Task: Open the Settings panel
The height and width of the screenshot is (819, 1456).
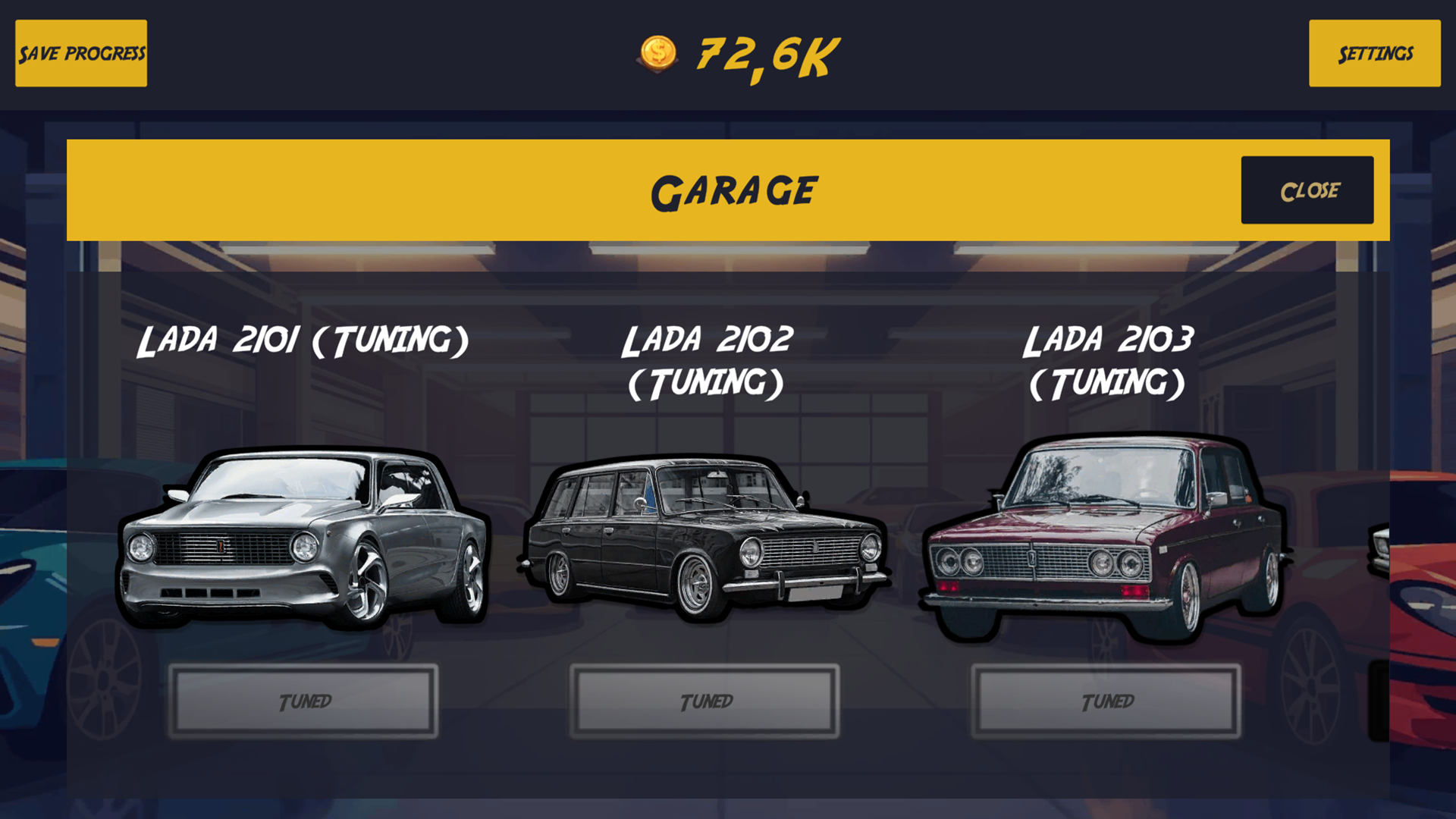Action: [1374, 54]
